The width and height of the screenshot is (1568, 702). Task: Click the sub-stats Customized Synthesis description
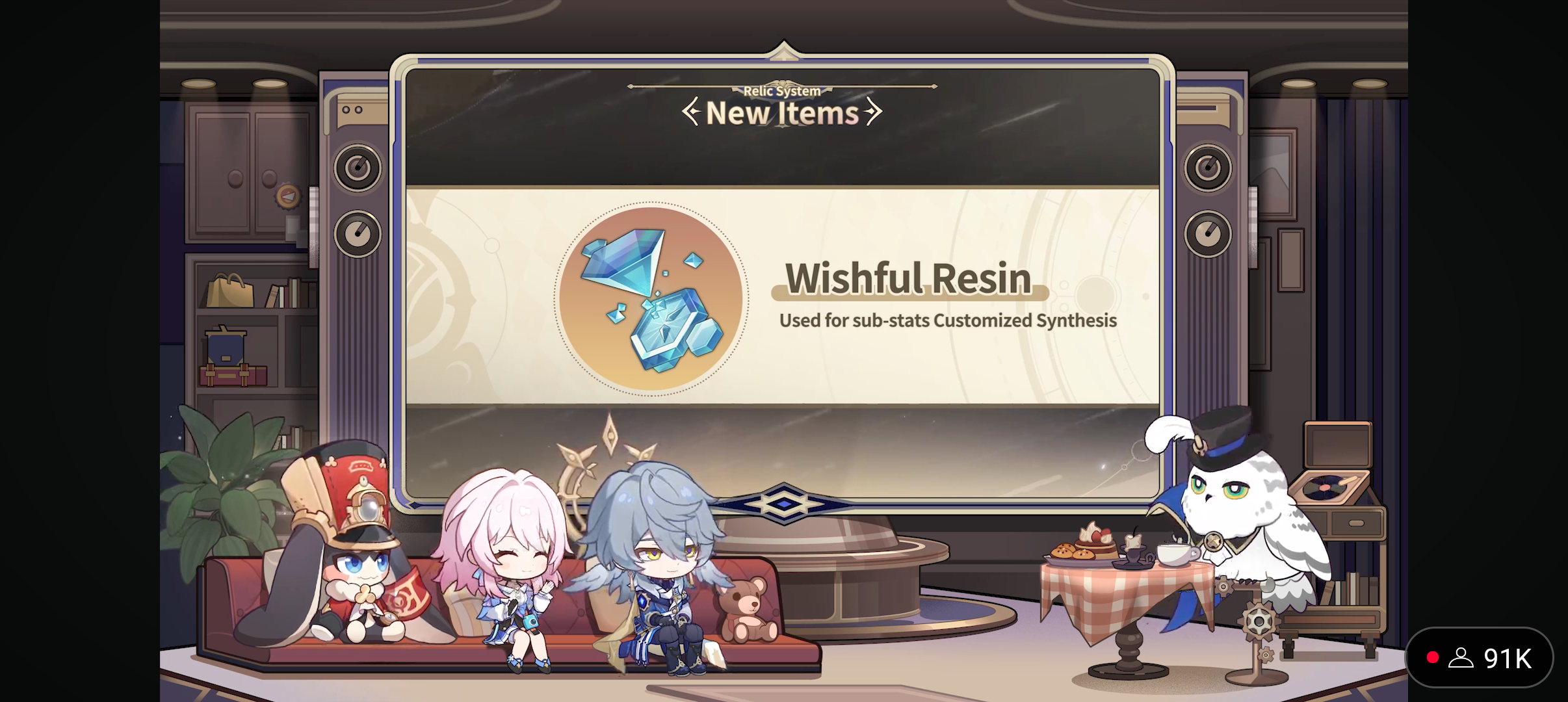947,320
